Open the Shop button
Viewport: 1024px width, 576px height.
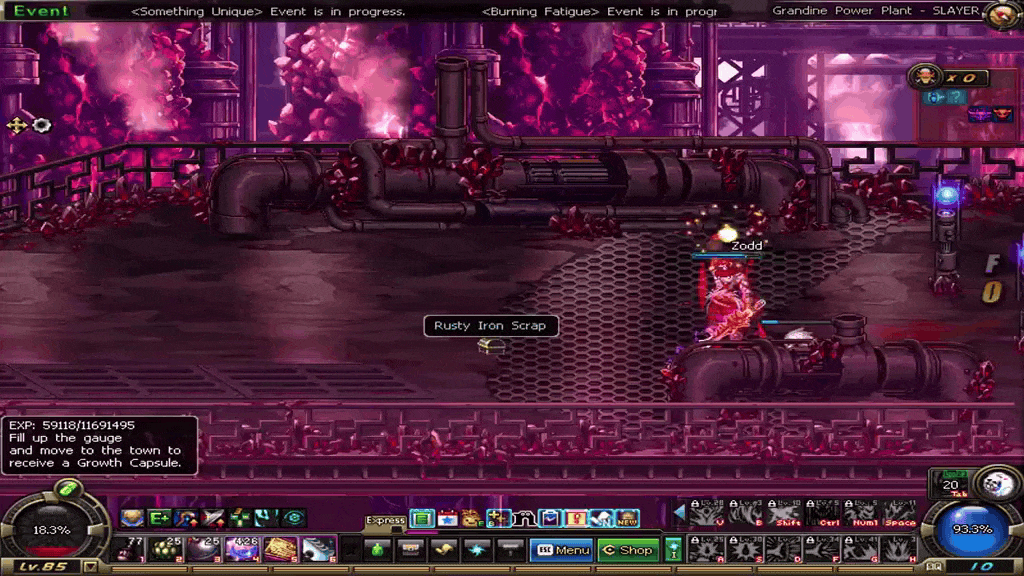tap(626, 549)
